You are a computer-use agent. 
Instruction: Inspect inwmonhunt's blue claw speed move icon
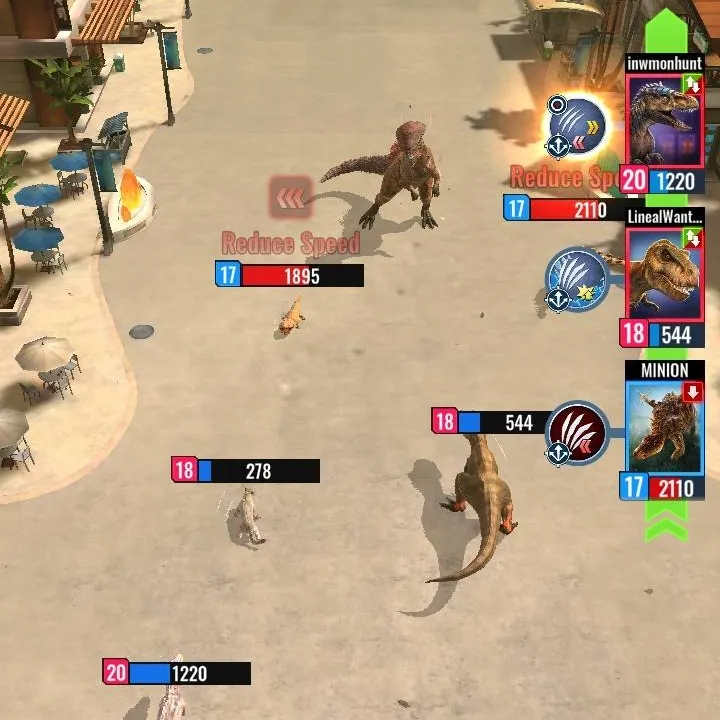pos(578,125)
